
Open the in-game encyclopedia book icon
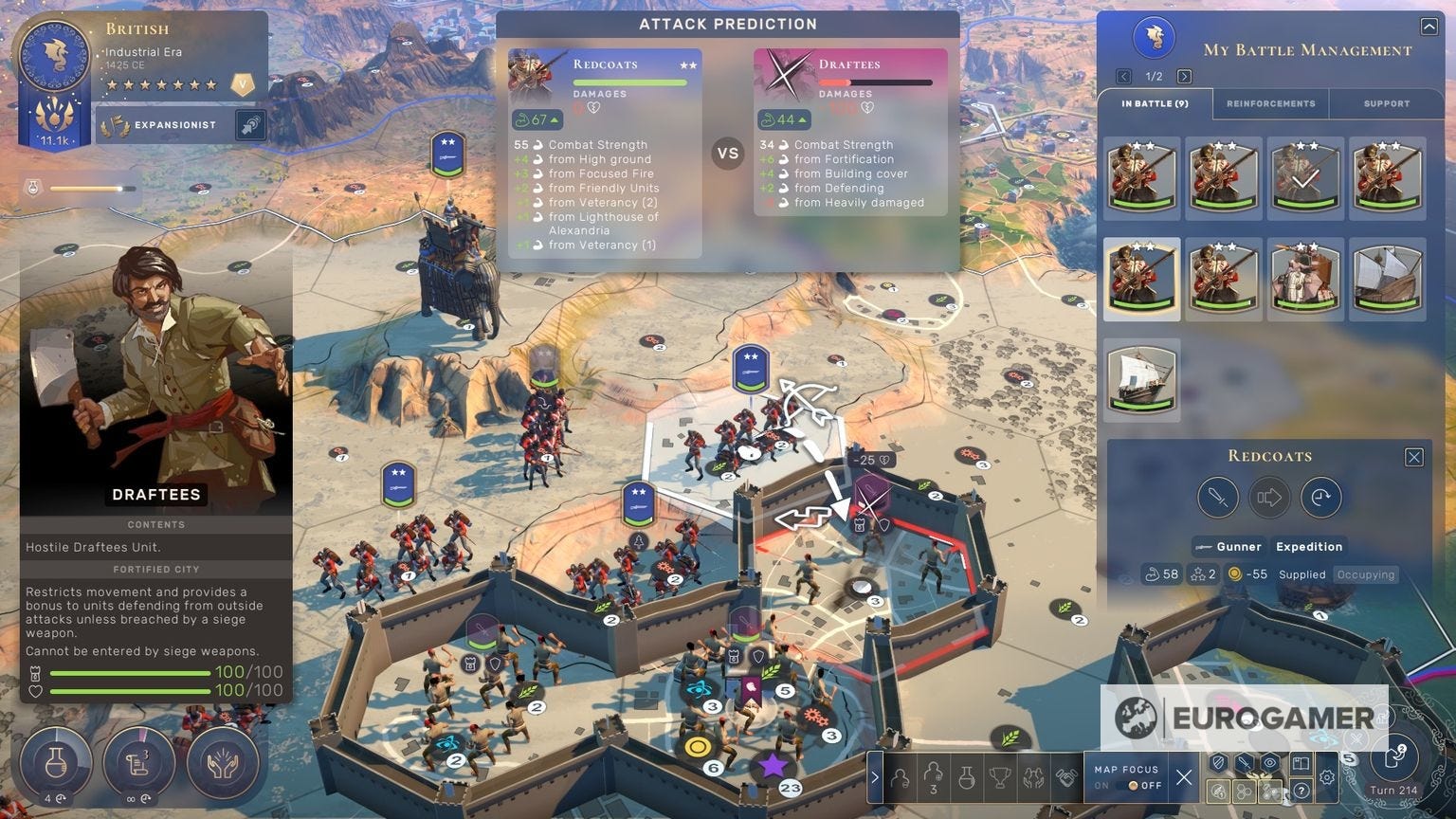point(1301,764)
